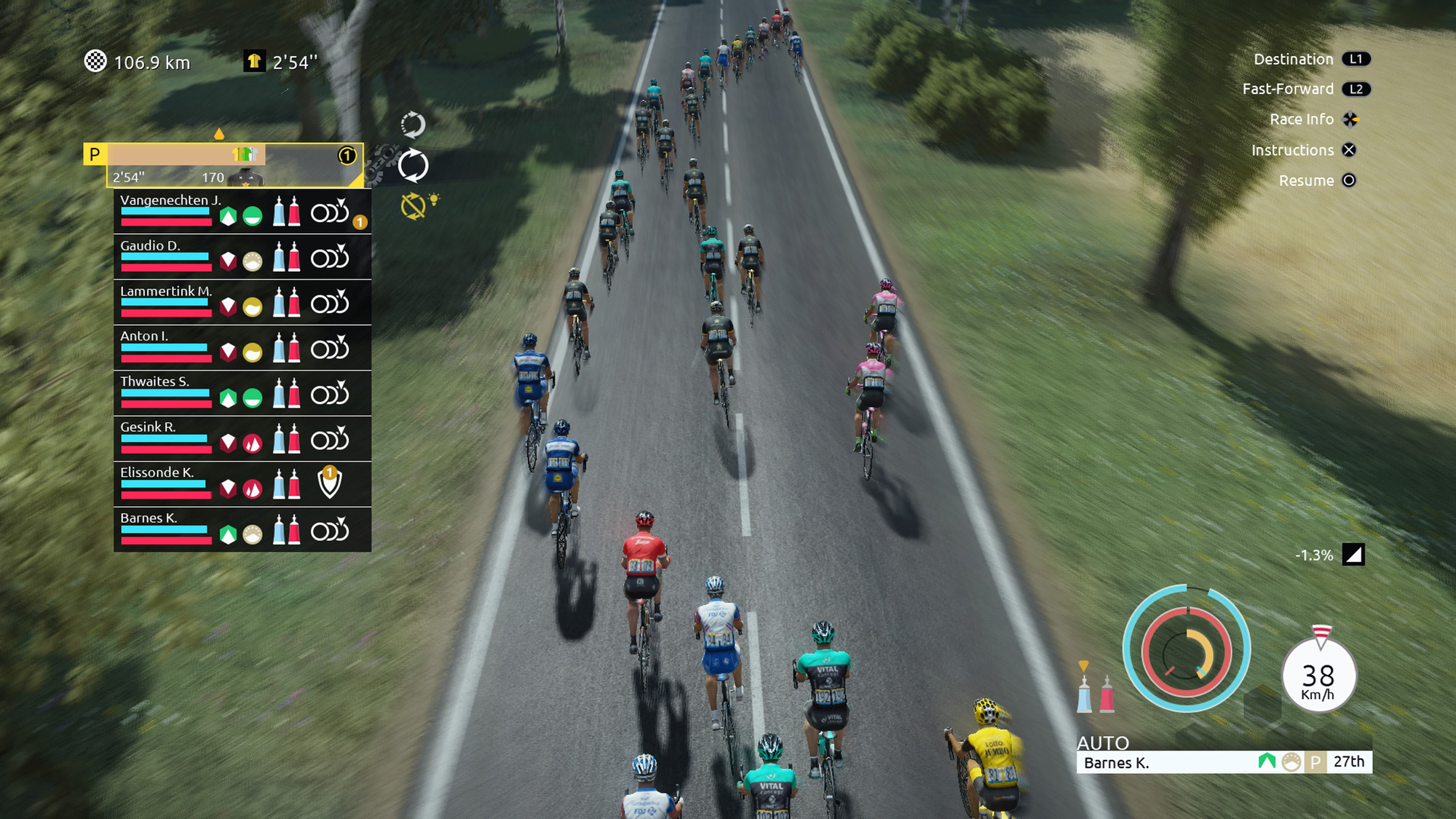Viewport: 1456px width, 819px height.
Task: Select the yellow crossed-out relay icon
Action: point(414,207)
